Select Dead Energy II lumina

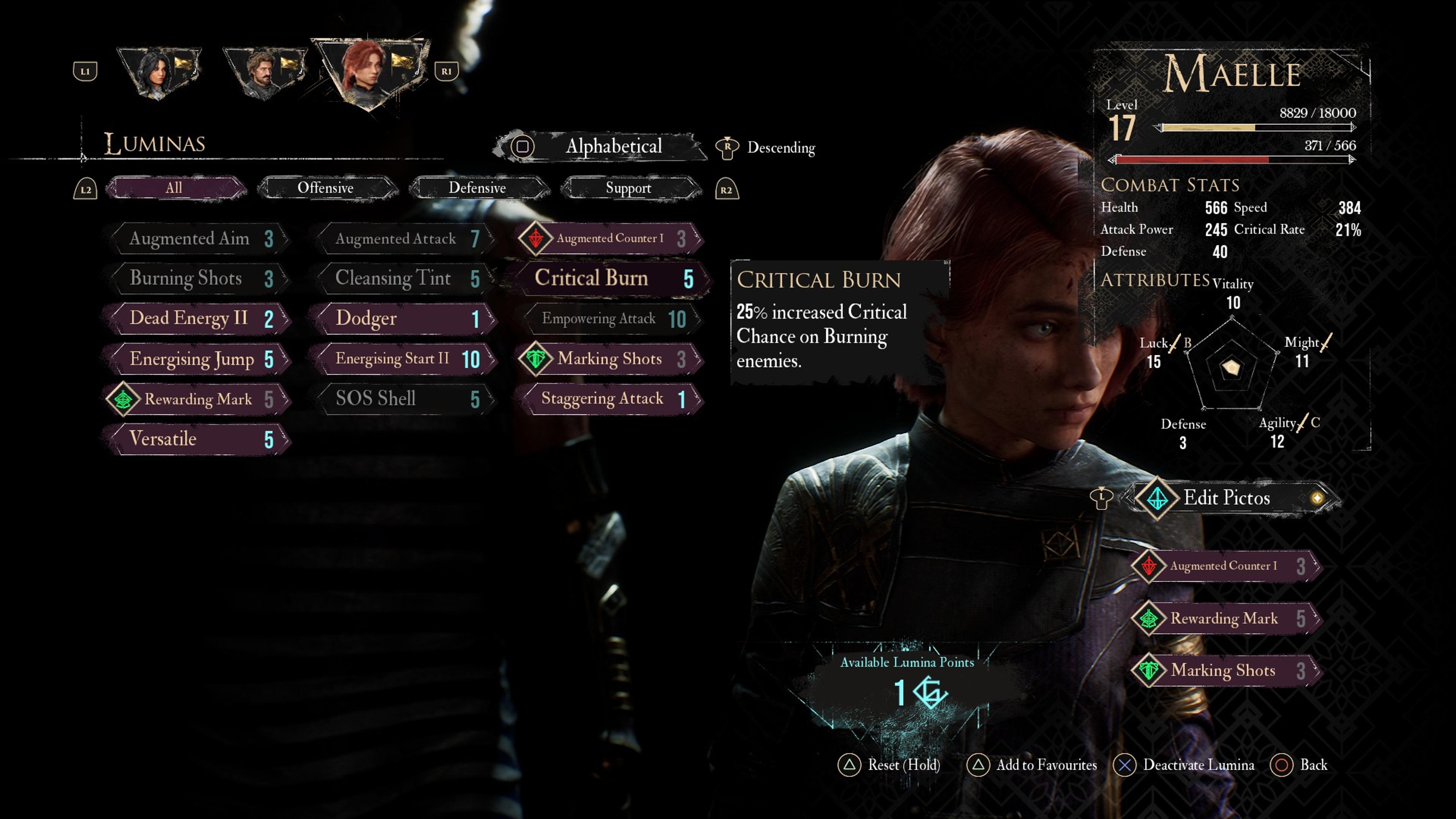coord(198,318)
